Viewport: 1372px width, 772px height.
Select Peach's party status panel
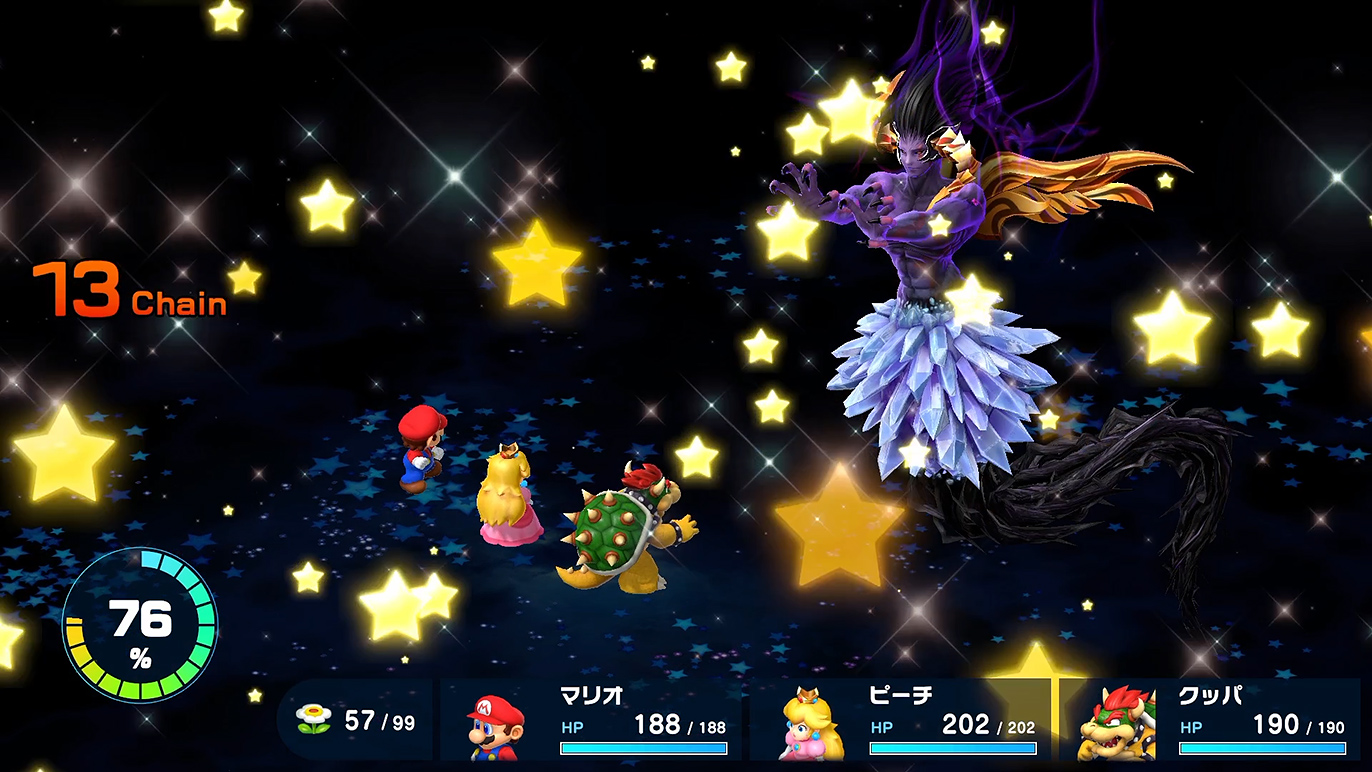tap(900, 720)
